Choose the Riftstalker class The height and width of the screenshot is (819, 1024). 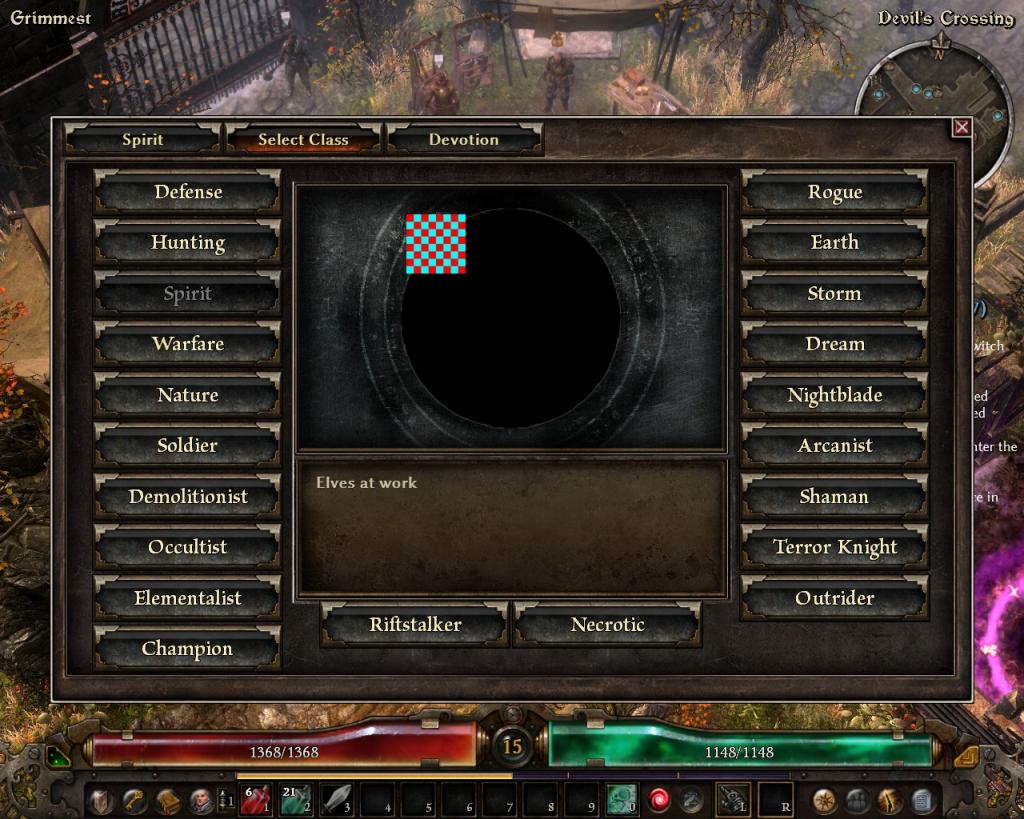point(415,625)
